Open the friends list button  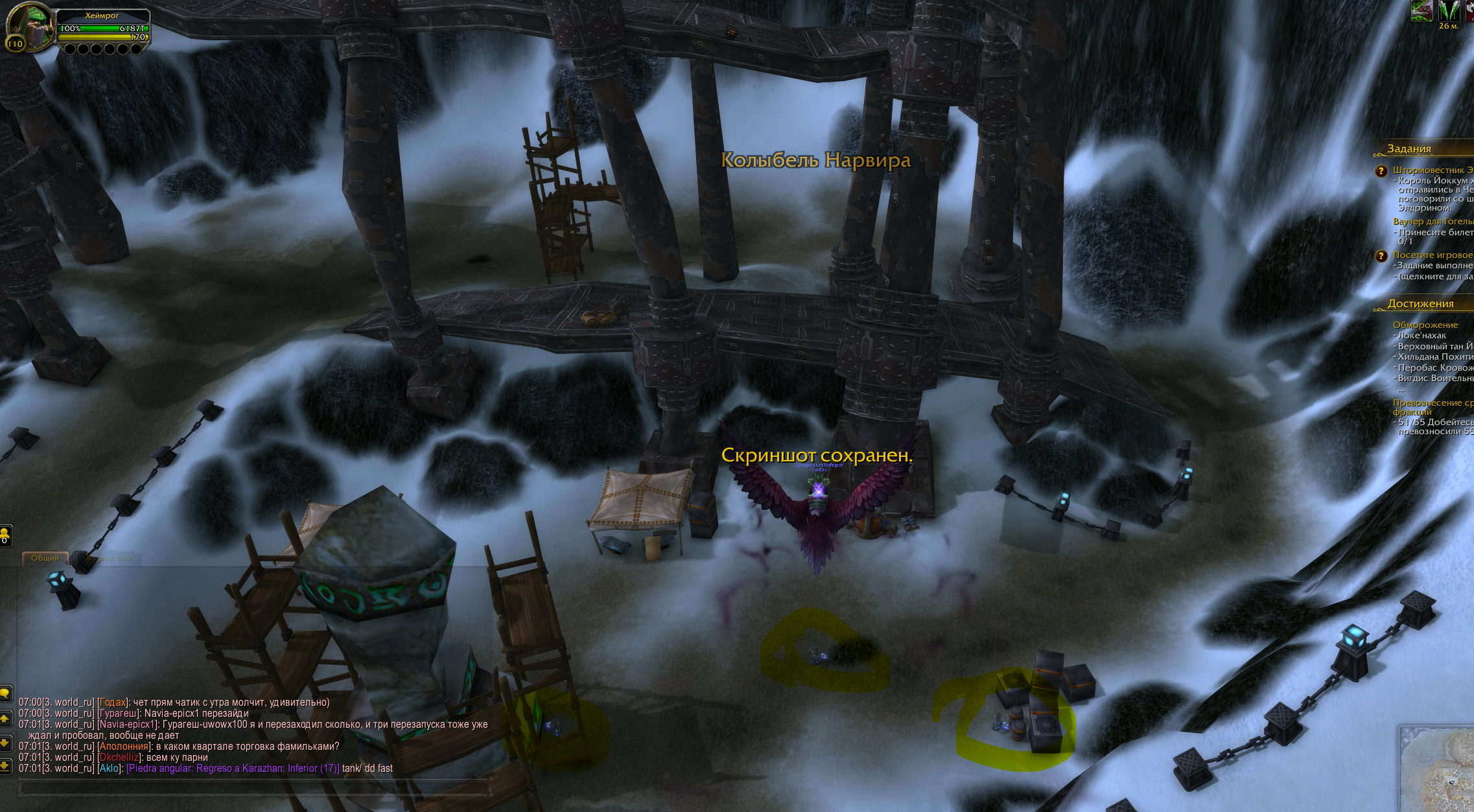5,535
